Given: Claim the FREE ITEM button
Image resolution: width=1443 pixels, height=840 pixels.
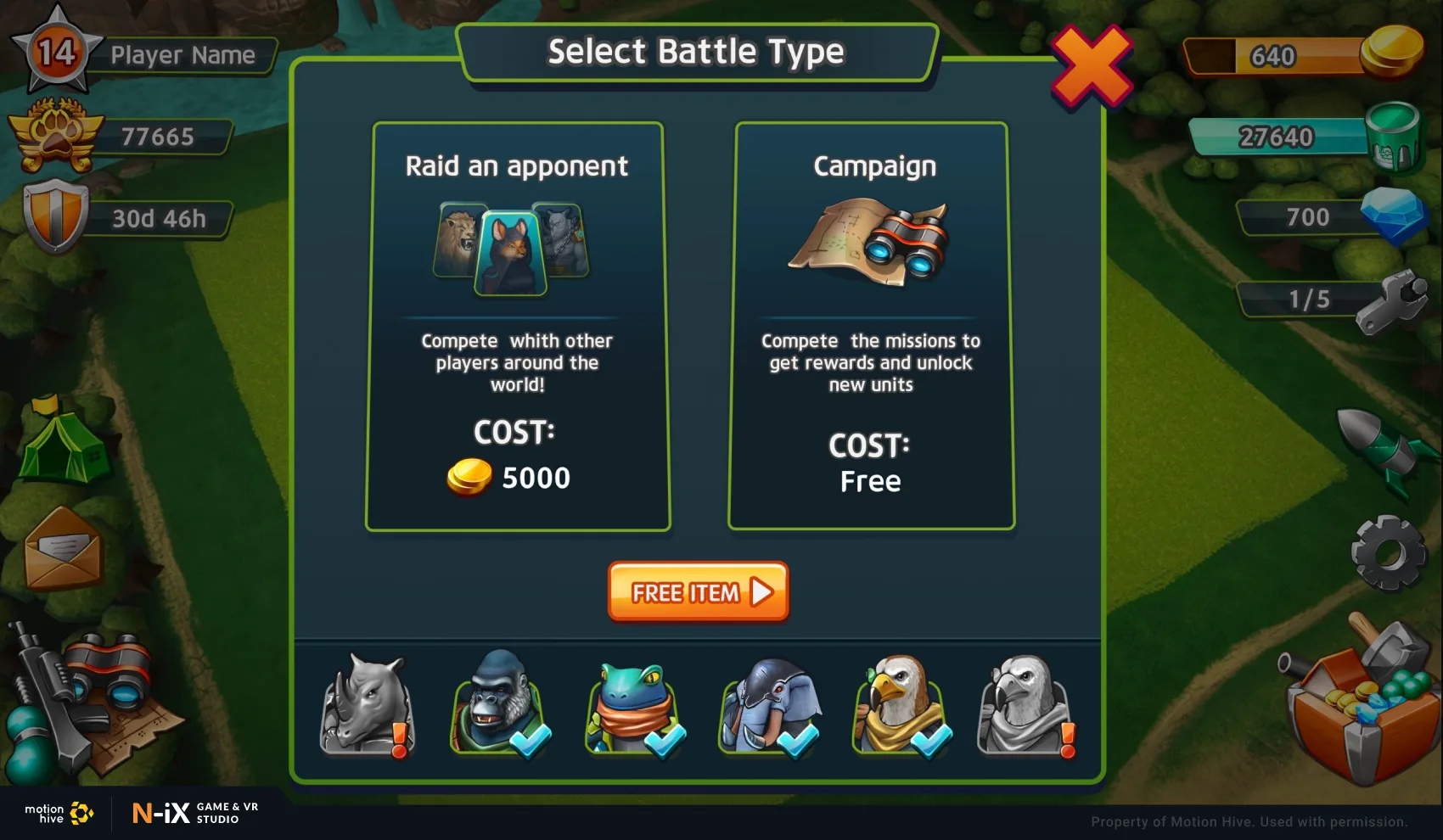Looking at the screenshot, I should click(x=698, y=591).
